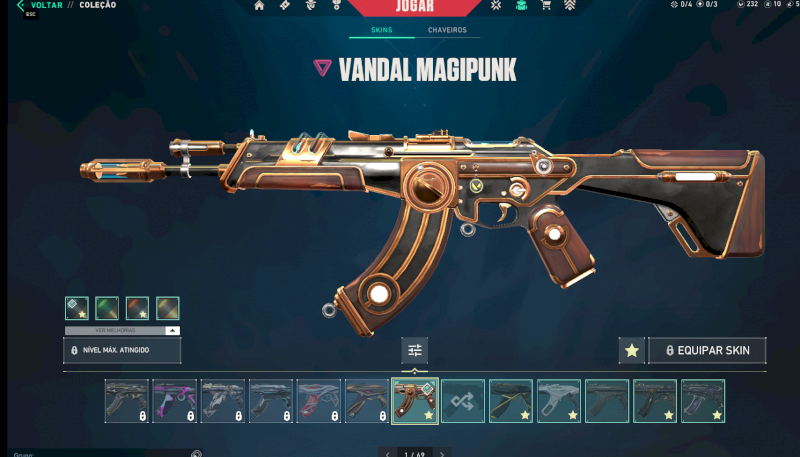Screen dimensions: 800x457
Task: Select the selected Magipunk Vandal thumbnail
Action: [414, 401]
